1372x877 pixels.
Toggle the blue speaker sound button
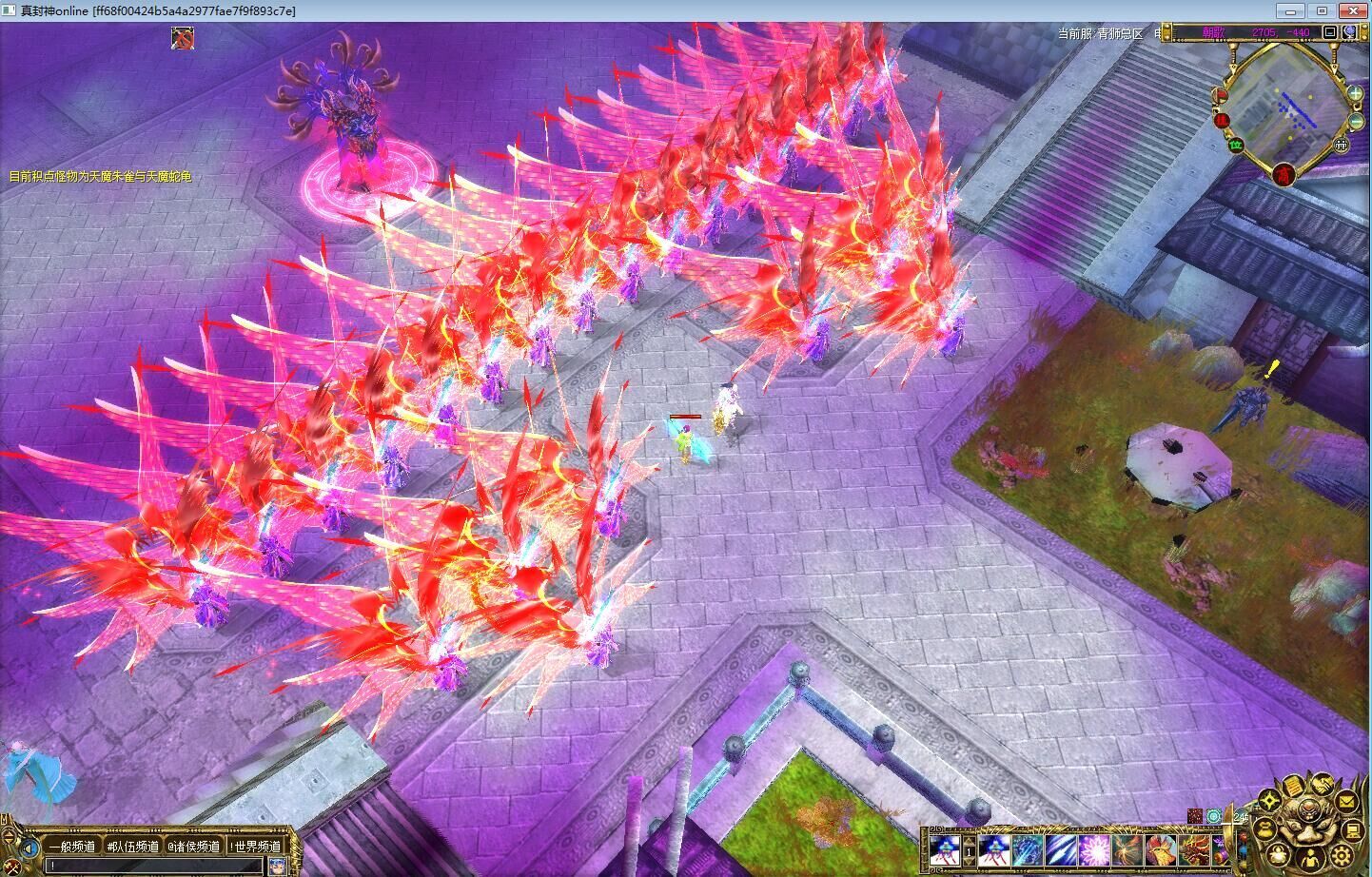coord(31,847)
